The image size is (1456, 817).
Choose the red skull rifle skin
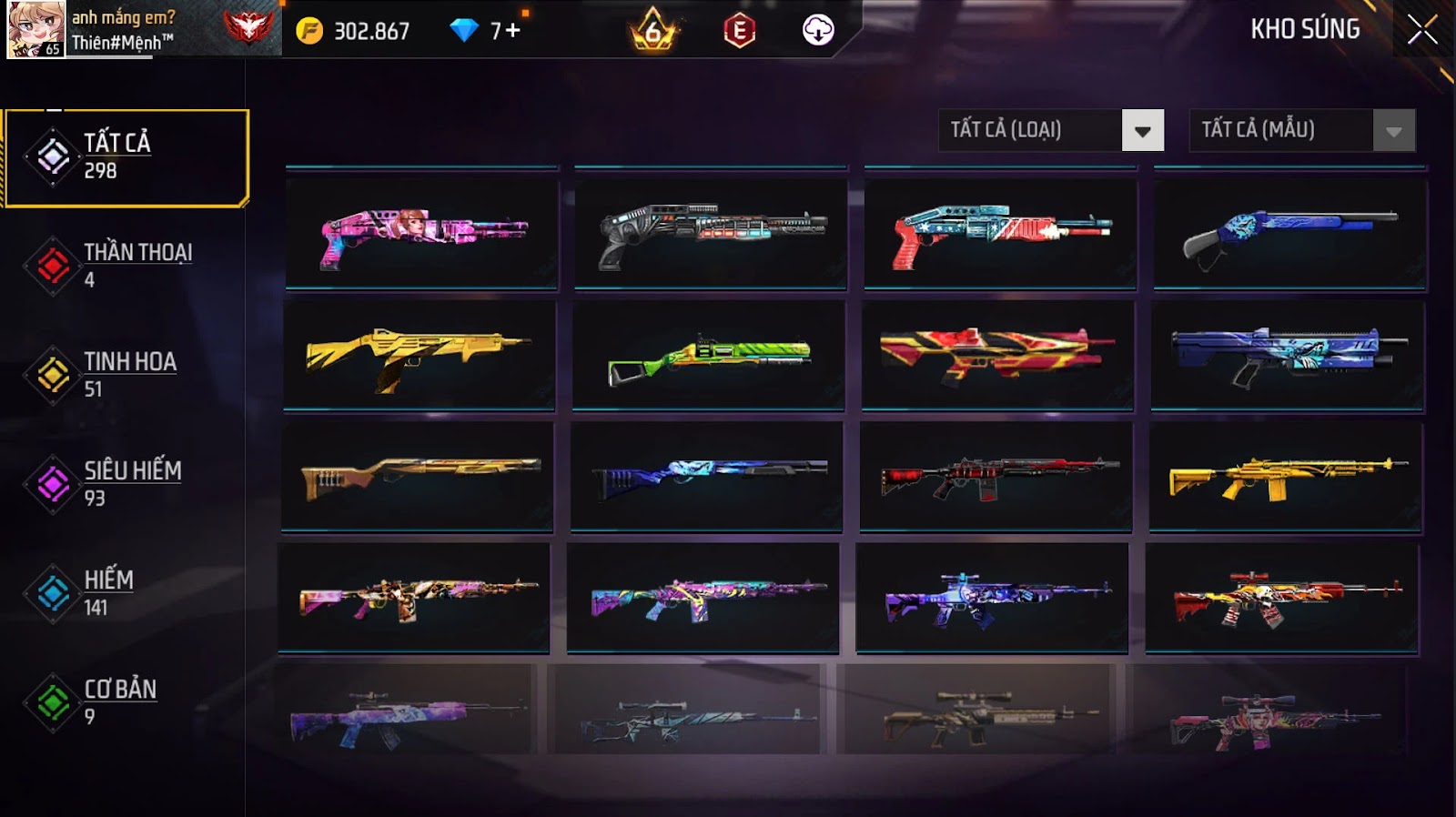pos(1281,599)
